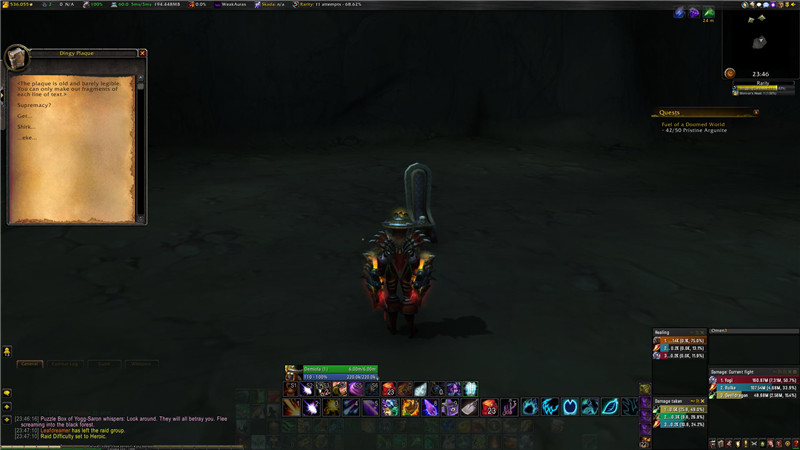
Task: Open the chat menu speech bubble button
Action: click(6, 393)
